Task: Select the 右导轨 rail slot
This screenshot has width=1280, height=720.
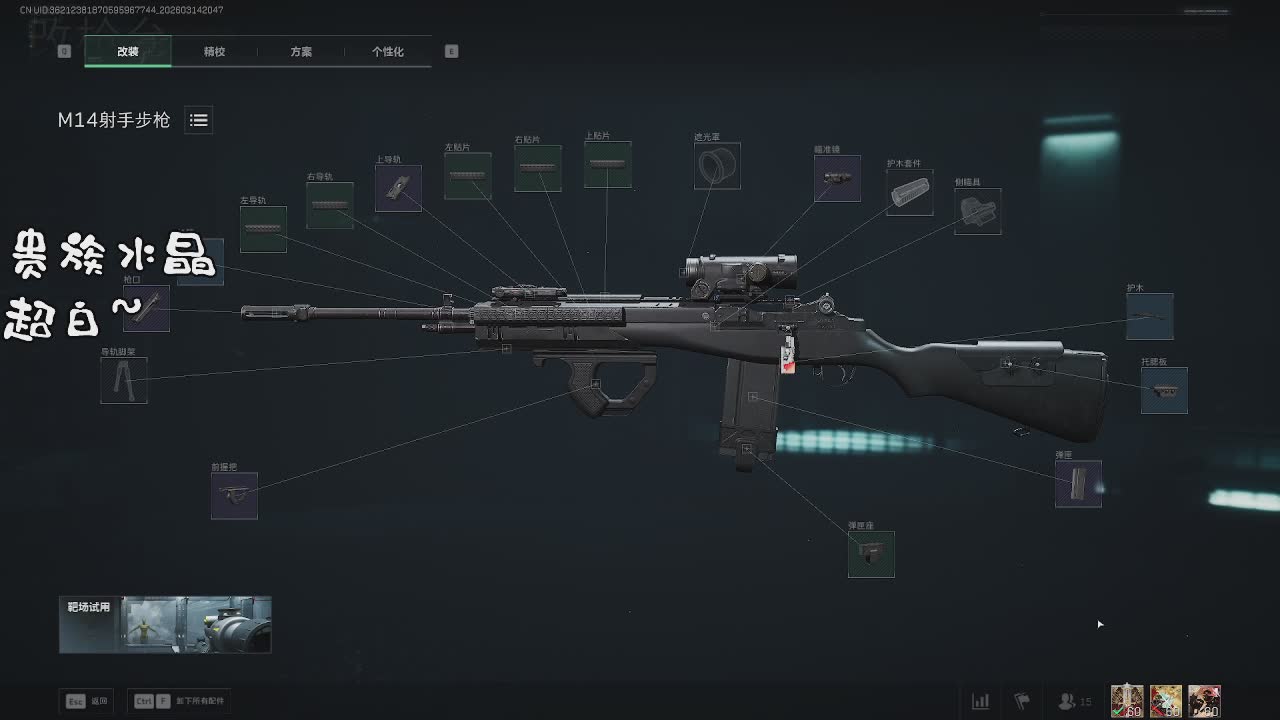Action: tap(330, 205)
